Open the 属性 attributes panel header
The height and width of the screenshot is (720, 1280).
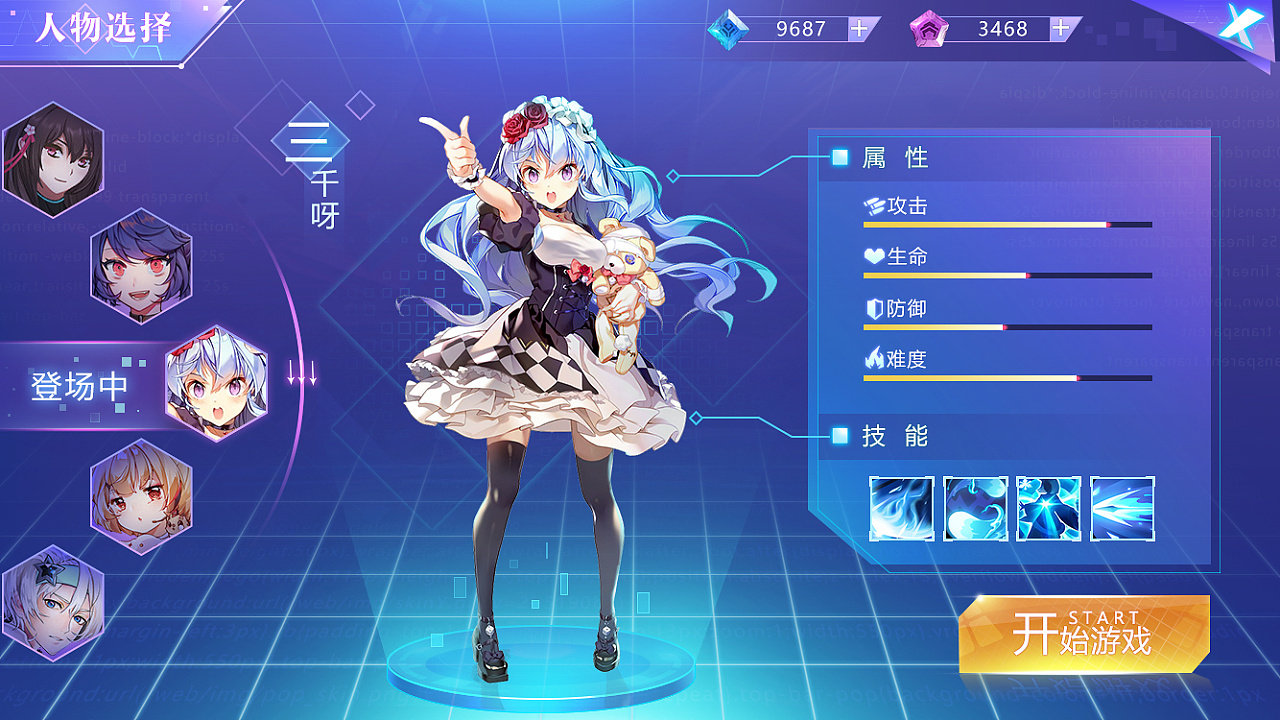tap(890, 157)
